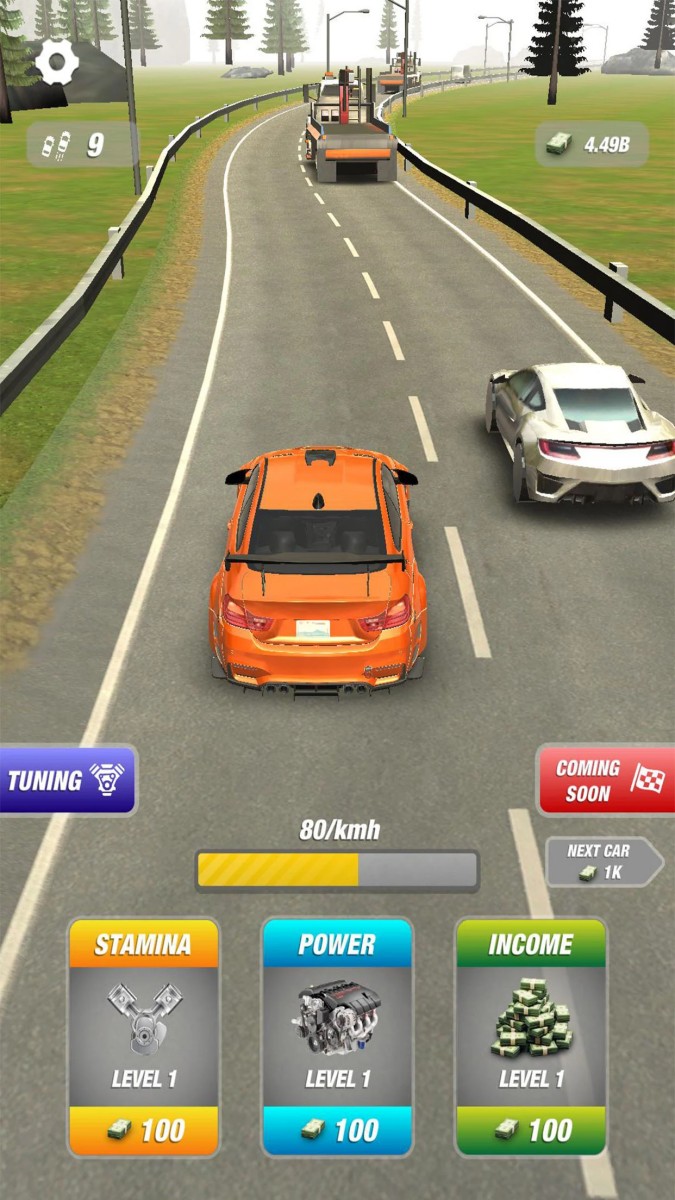Viewport: 675px width, 1200px height.
Task: Upgrade Income for 100 cash
Action: [x=531, y=1130]
